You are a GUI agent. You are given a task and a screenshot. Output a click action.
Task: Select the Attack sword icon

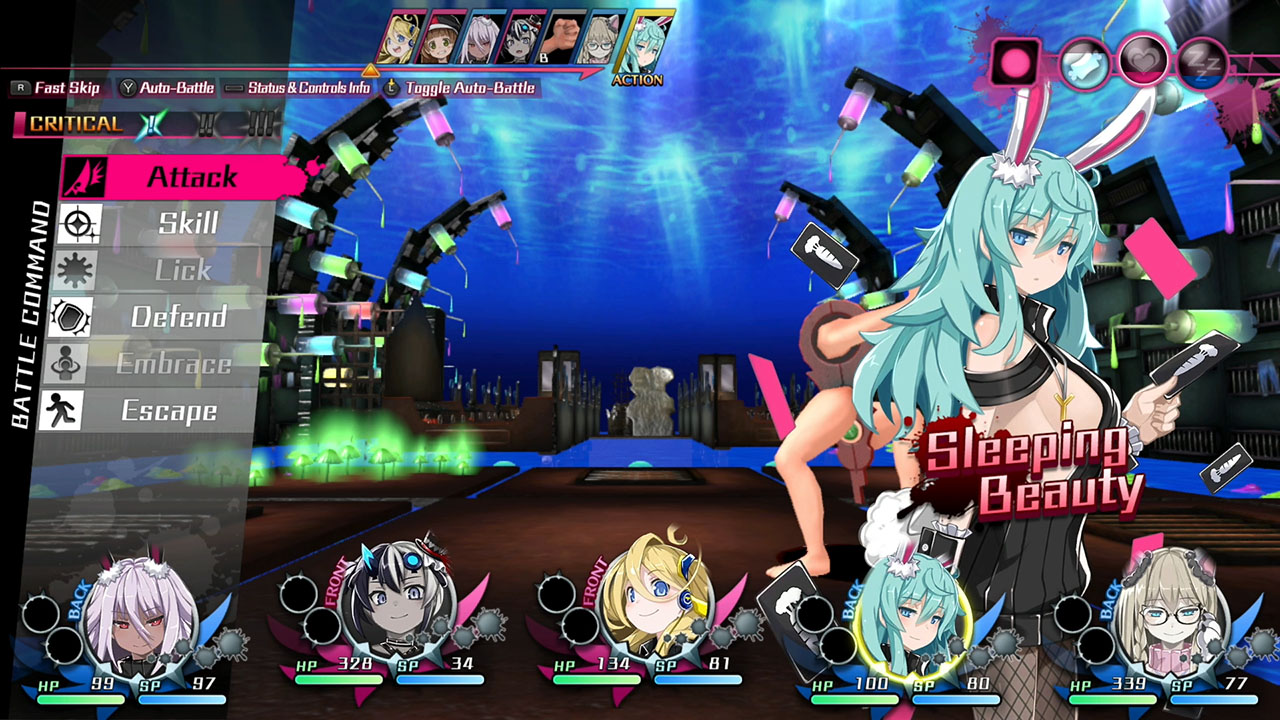point(85,177)
